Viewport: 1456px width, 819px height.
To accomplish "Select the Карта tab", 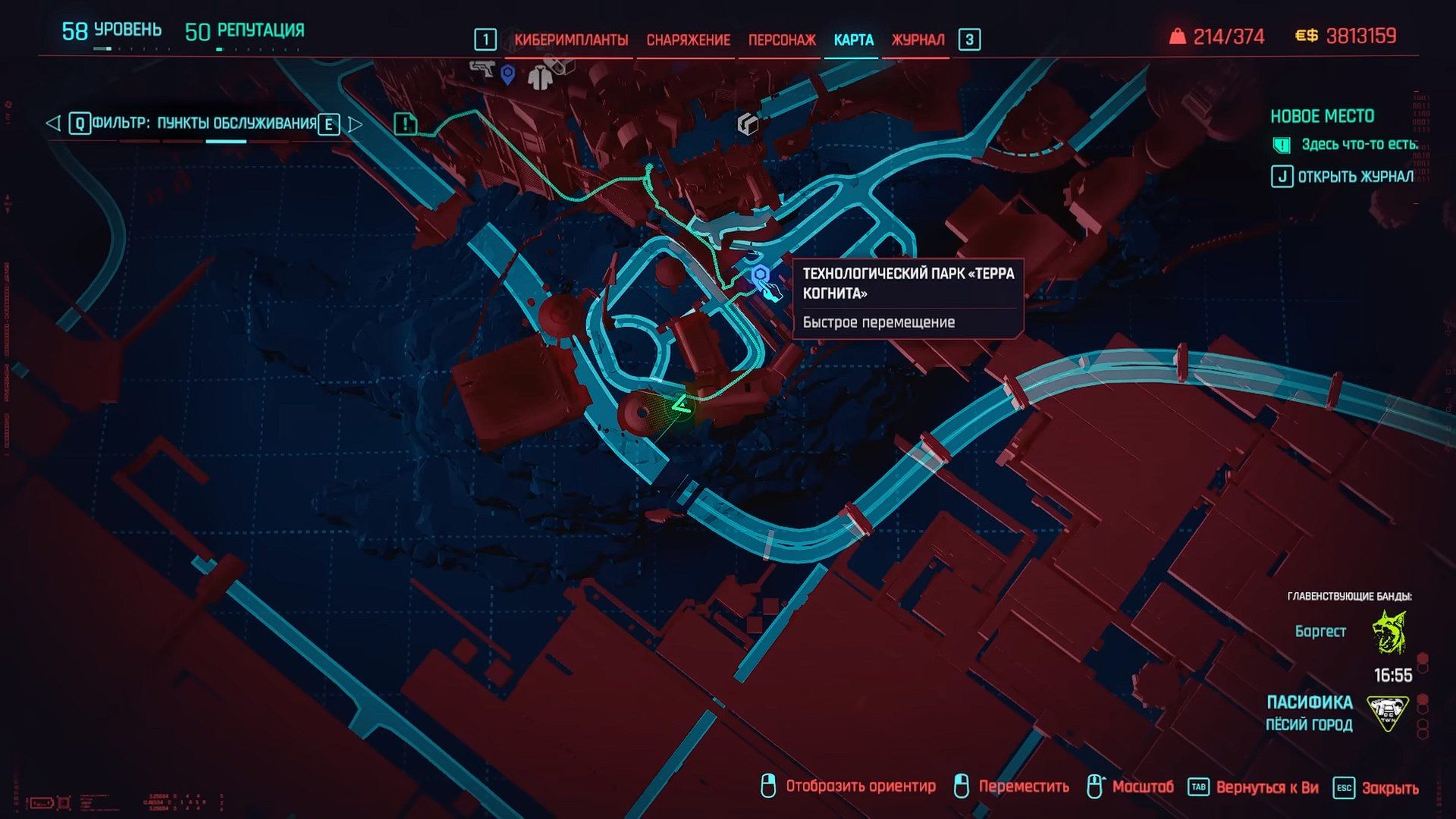I will click(x=853, y=39).
